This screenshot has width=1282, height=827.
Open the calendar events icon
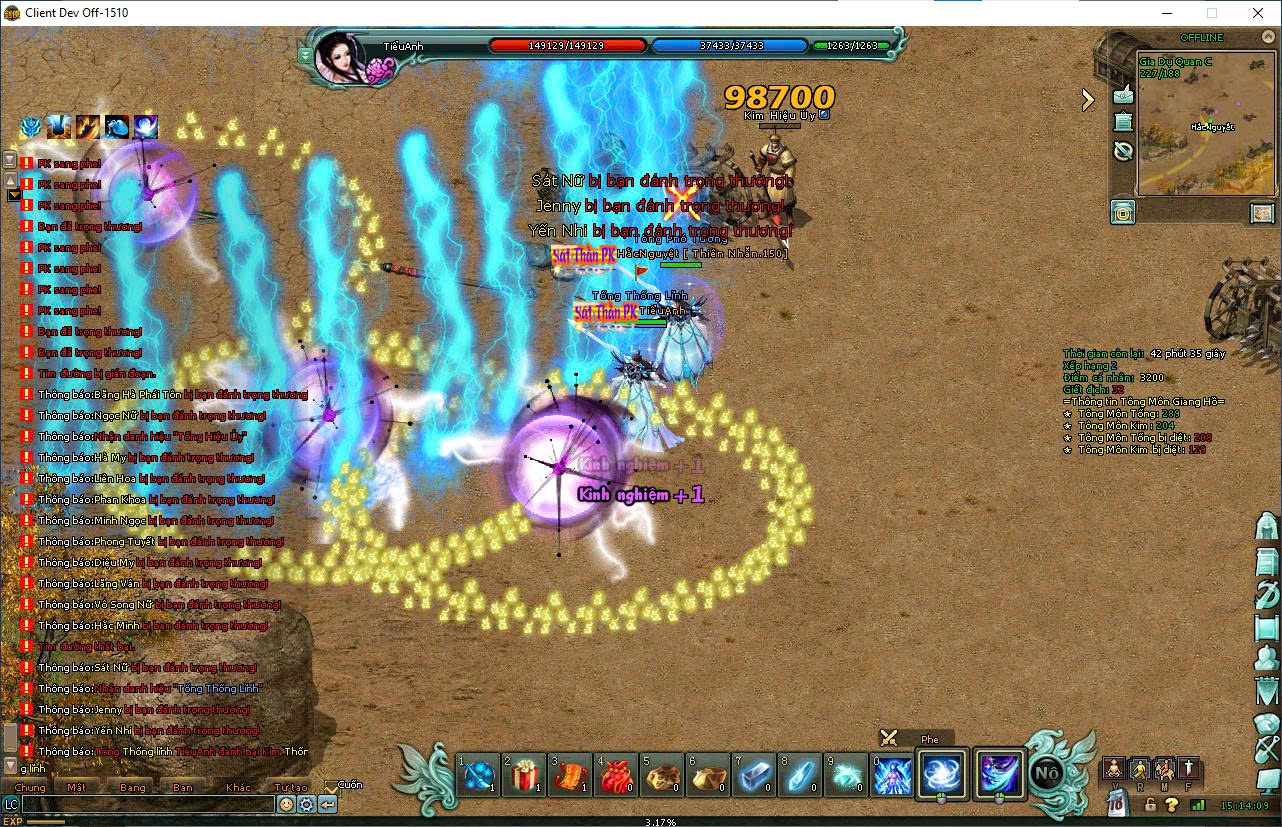point(1123,122)
